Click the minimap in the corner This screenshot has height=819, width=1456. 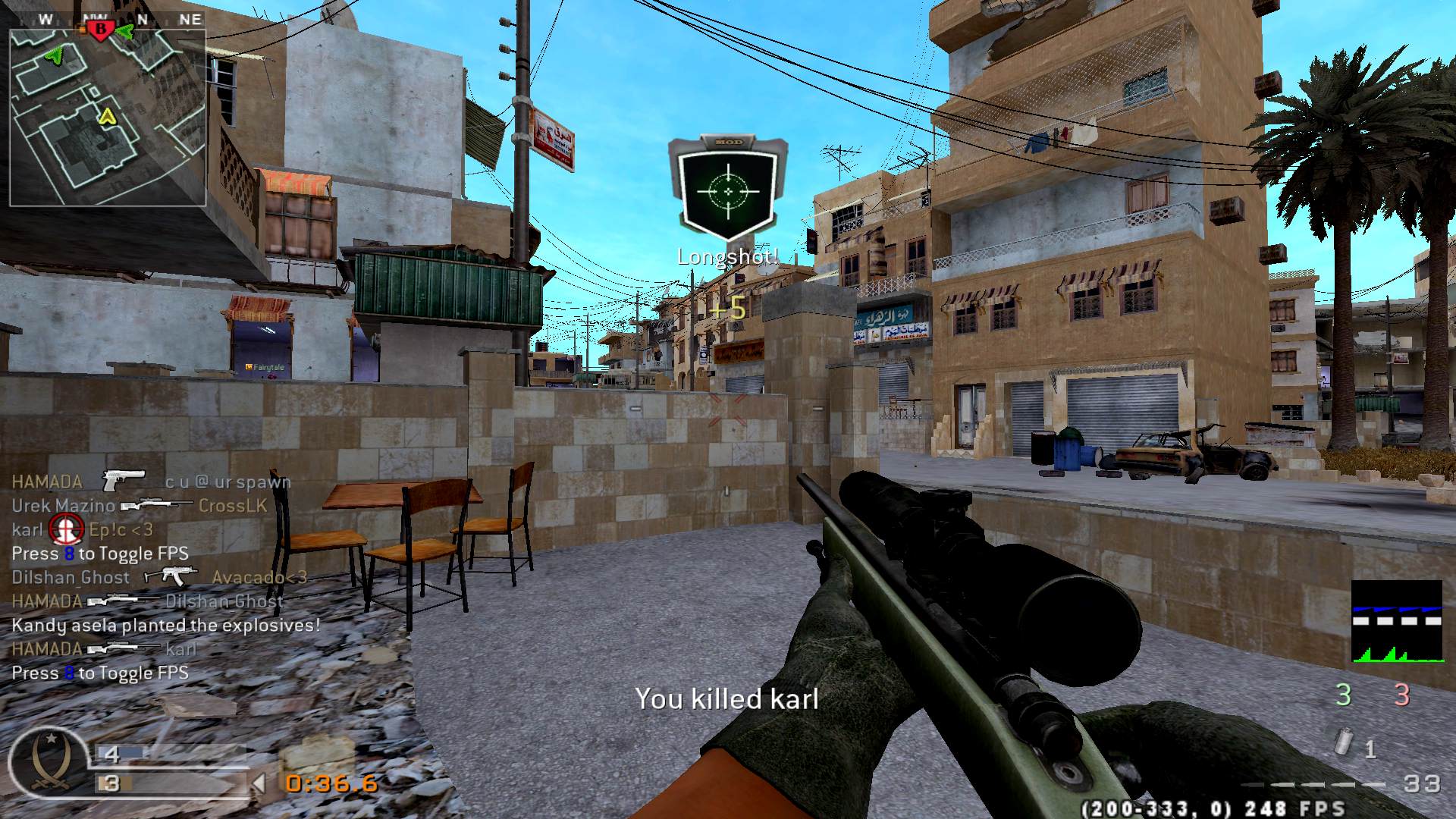(x=108, y=118)
